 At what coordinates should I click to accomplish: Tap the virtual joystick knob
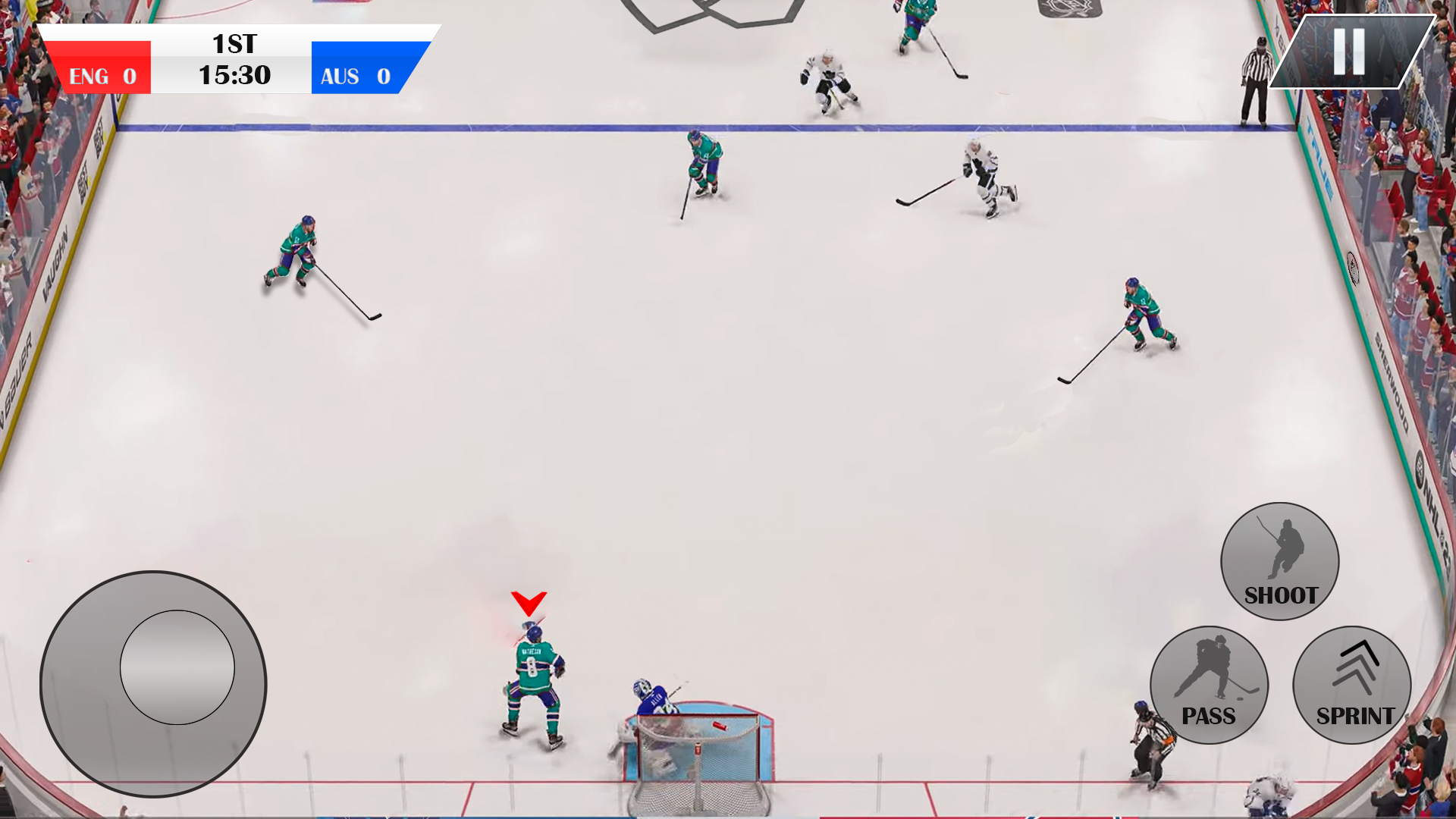tap(178, 667)
